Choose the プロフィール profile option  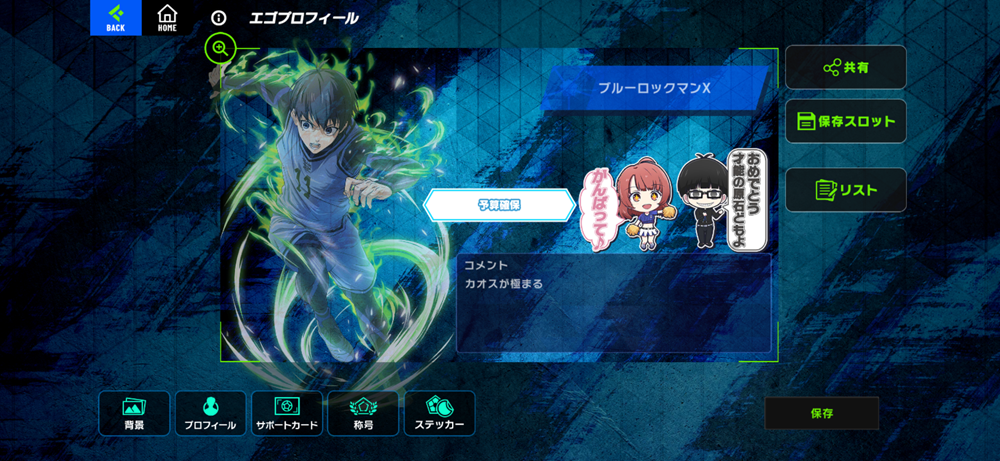[x=210, y=413]
